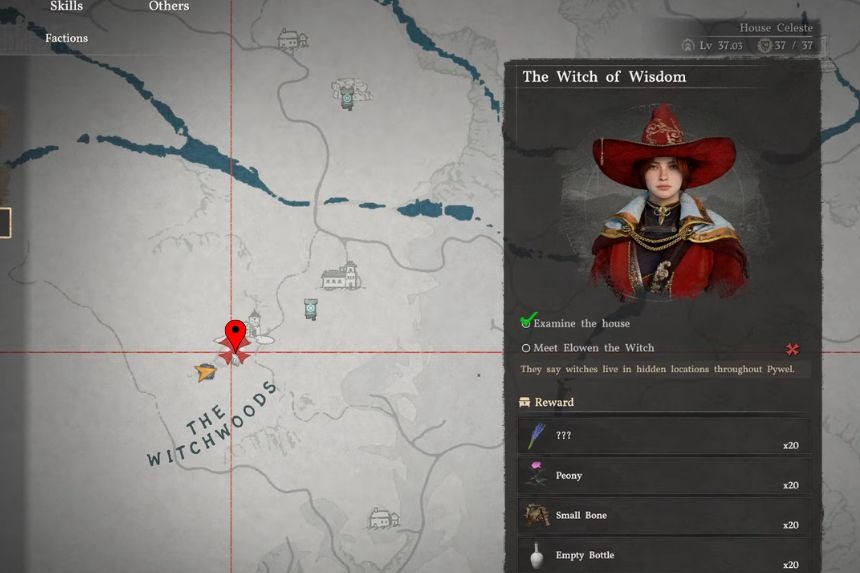Select the house icon below the Witchwoods
This screenshot has width=860, height=573.
384,518
